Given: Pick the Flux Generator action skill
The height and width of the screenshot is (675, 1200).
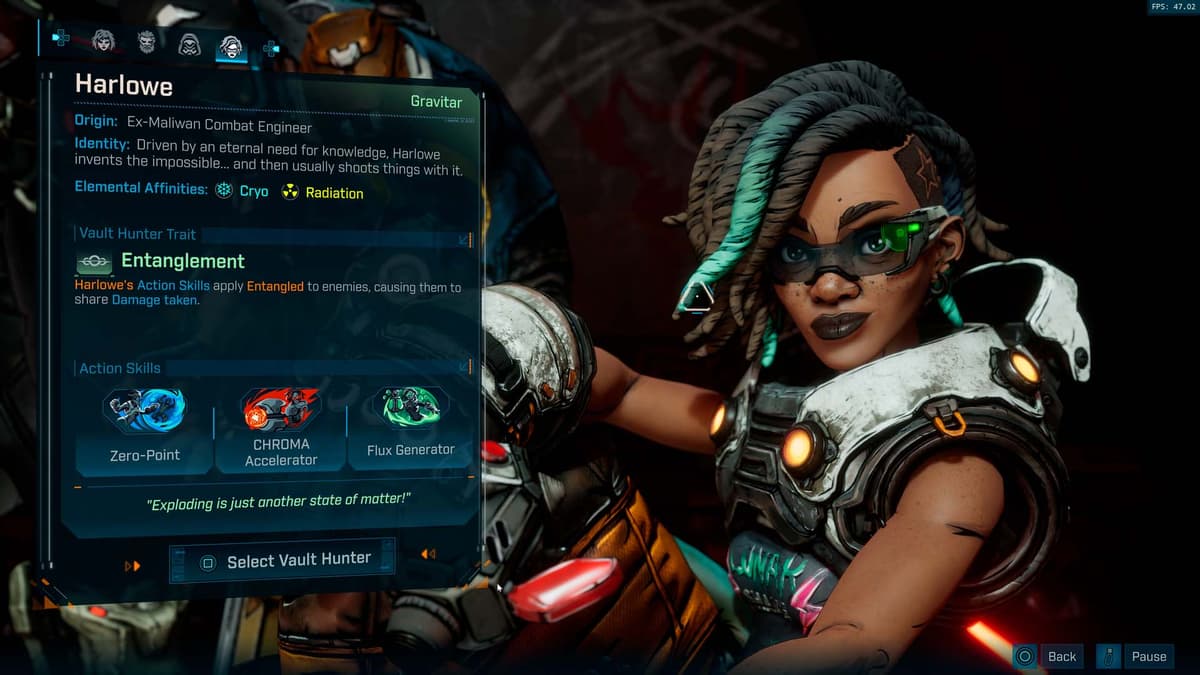Looking at the screenshot, I should pyautogui.click(x=410, y=425).
